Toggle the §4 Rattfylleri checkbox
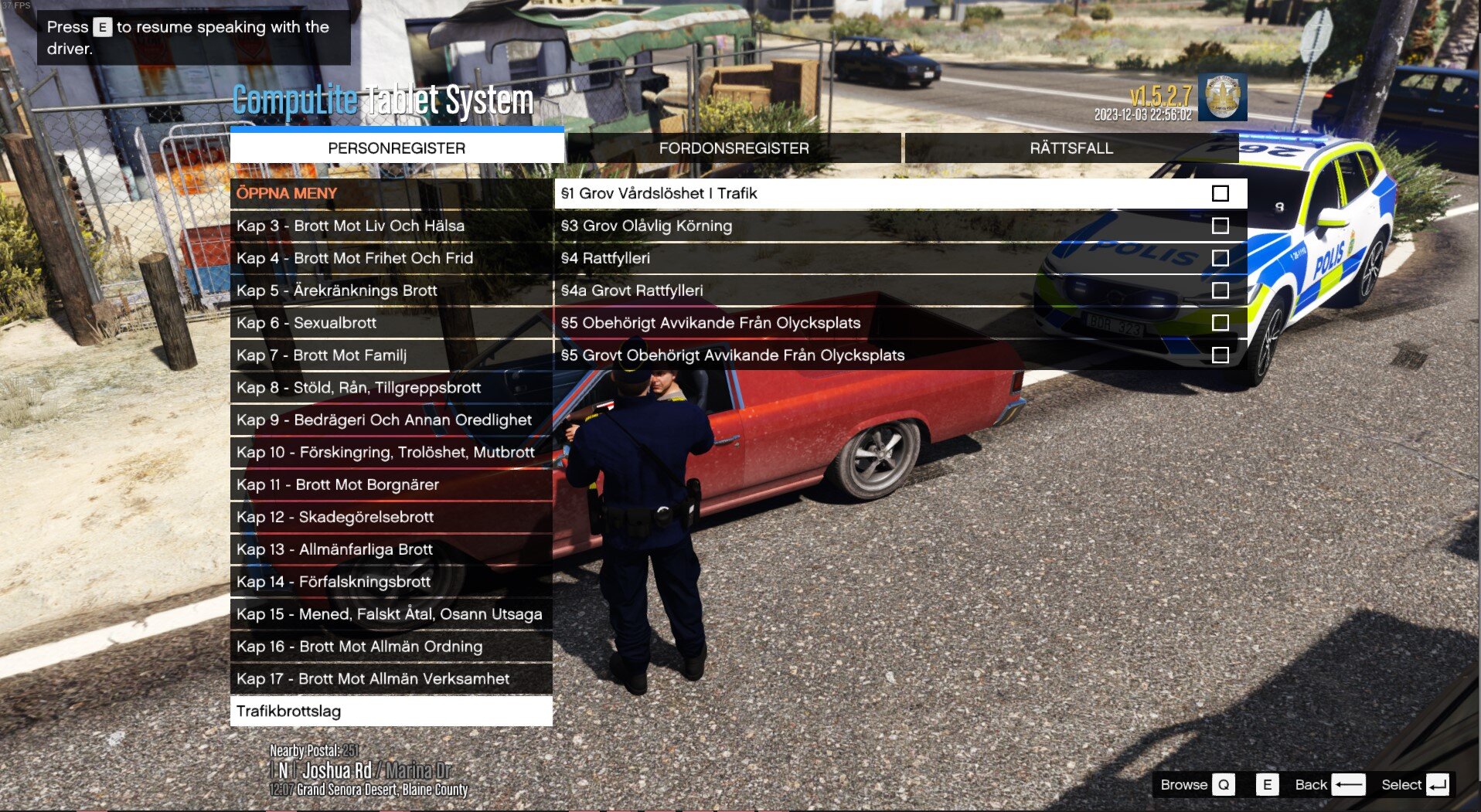Screen dimensions: 1481x812 pos(1220,258)
